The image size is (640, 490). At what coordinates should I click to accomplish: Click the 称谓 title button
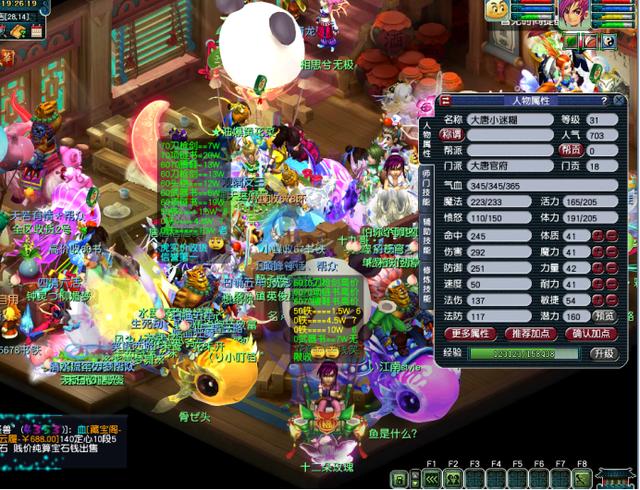[454, 135]
